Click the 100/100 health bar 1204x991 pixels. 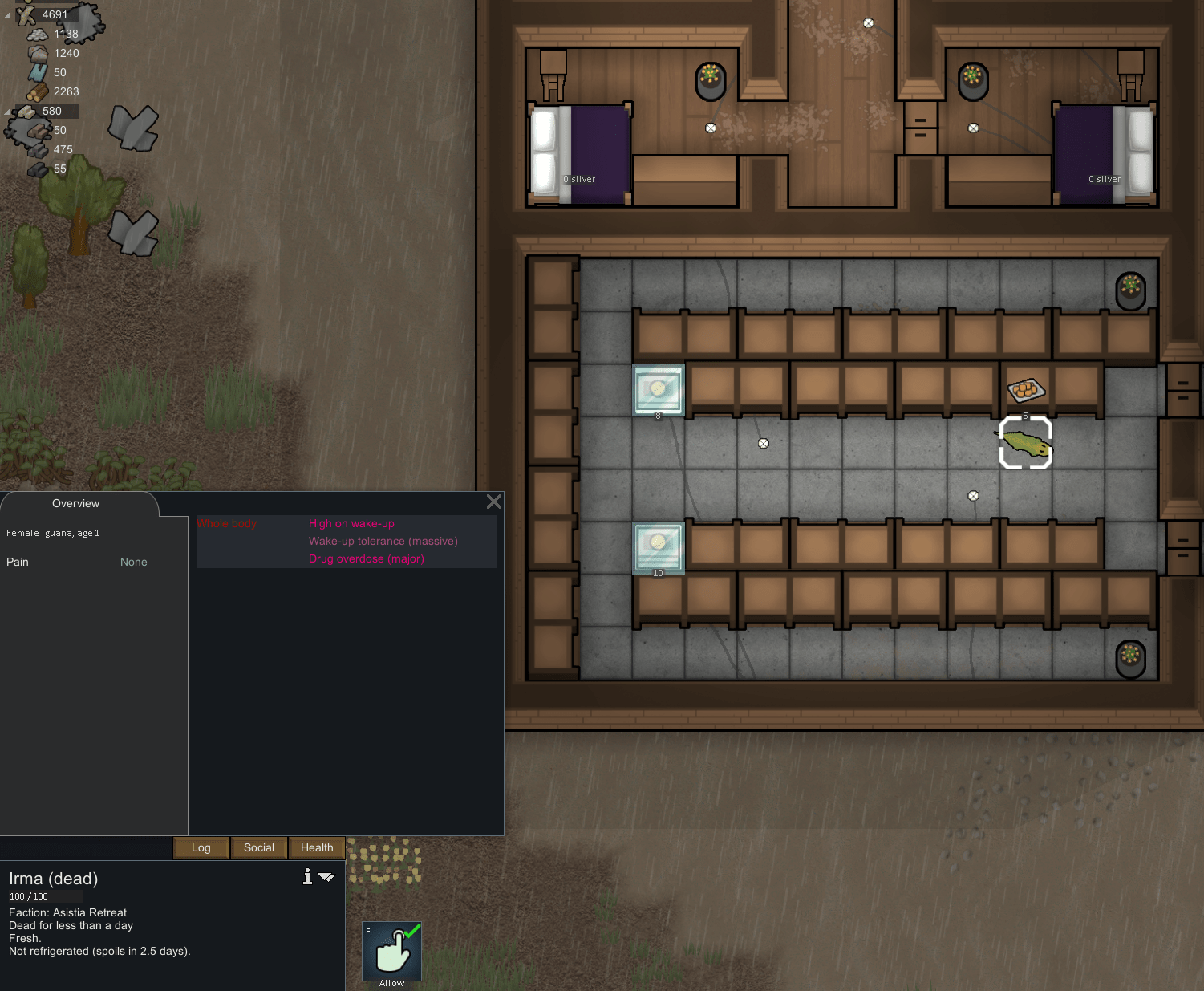pos(44,896)
